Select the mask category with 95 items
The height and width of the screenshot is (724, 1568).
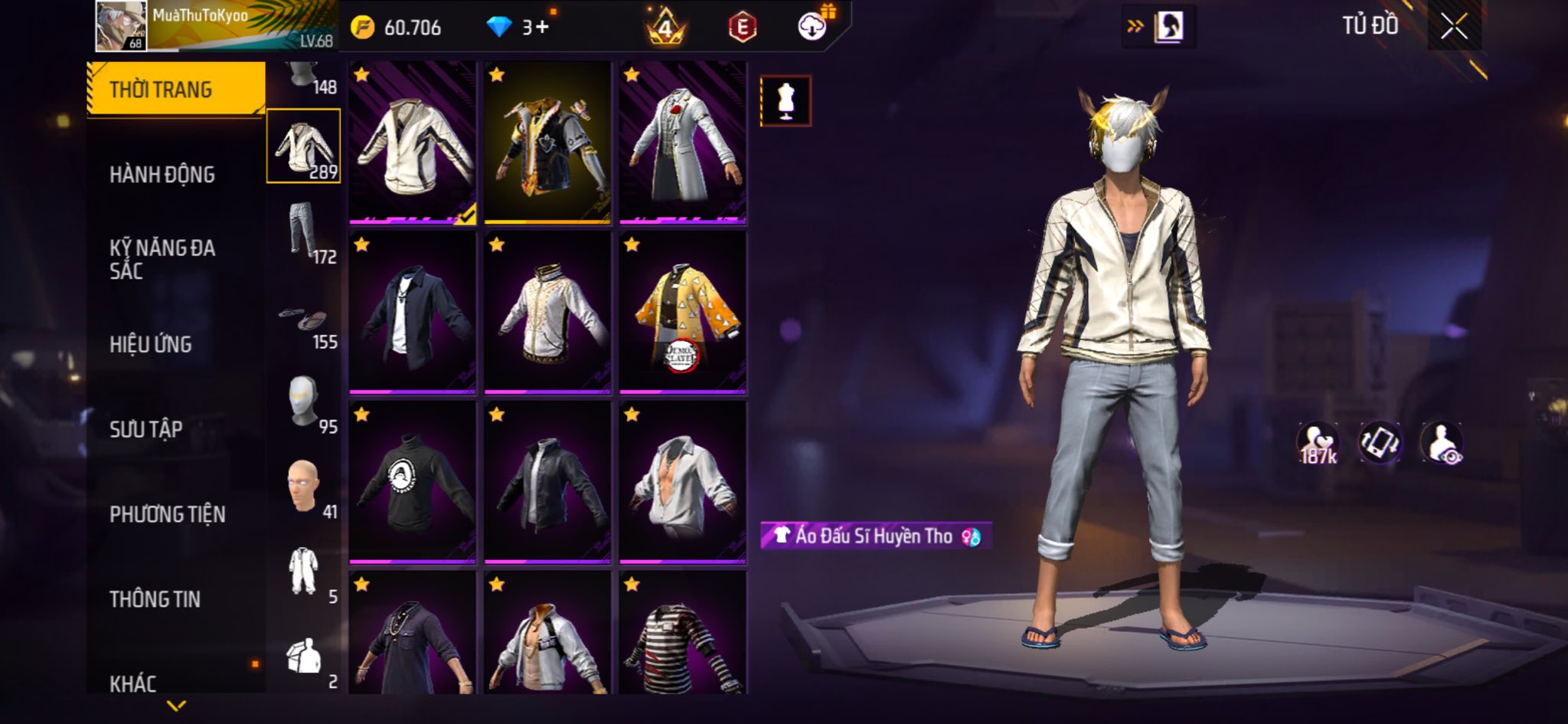[304, 401]
